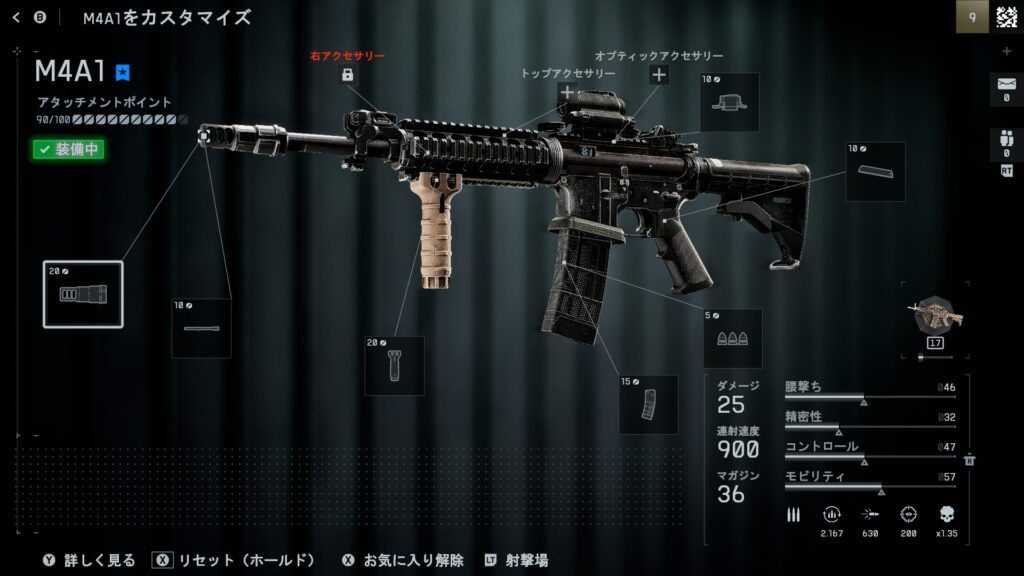Remove the loadout using the trash icon
Screen dimensions: 1024x576
coord(969,459)
